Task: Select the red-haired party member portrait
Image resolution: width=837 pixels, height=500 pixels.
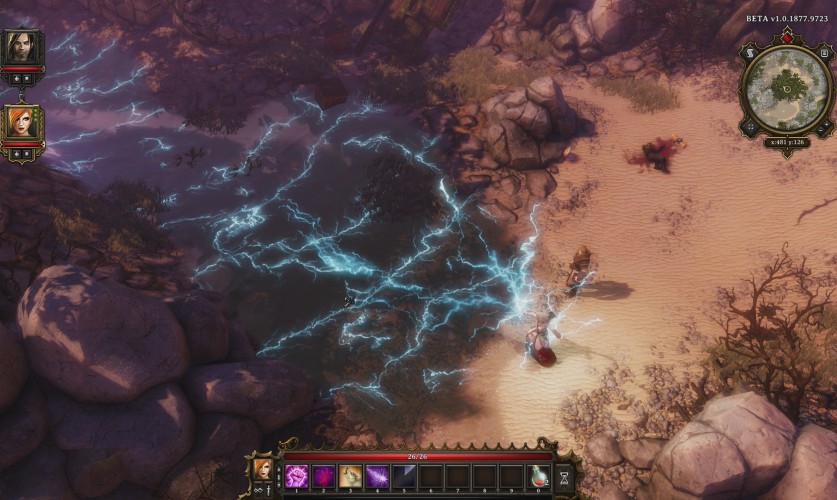Action: click(x=20, y=122)
